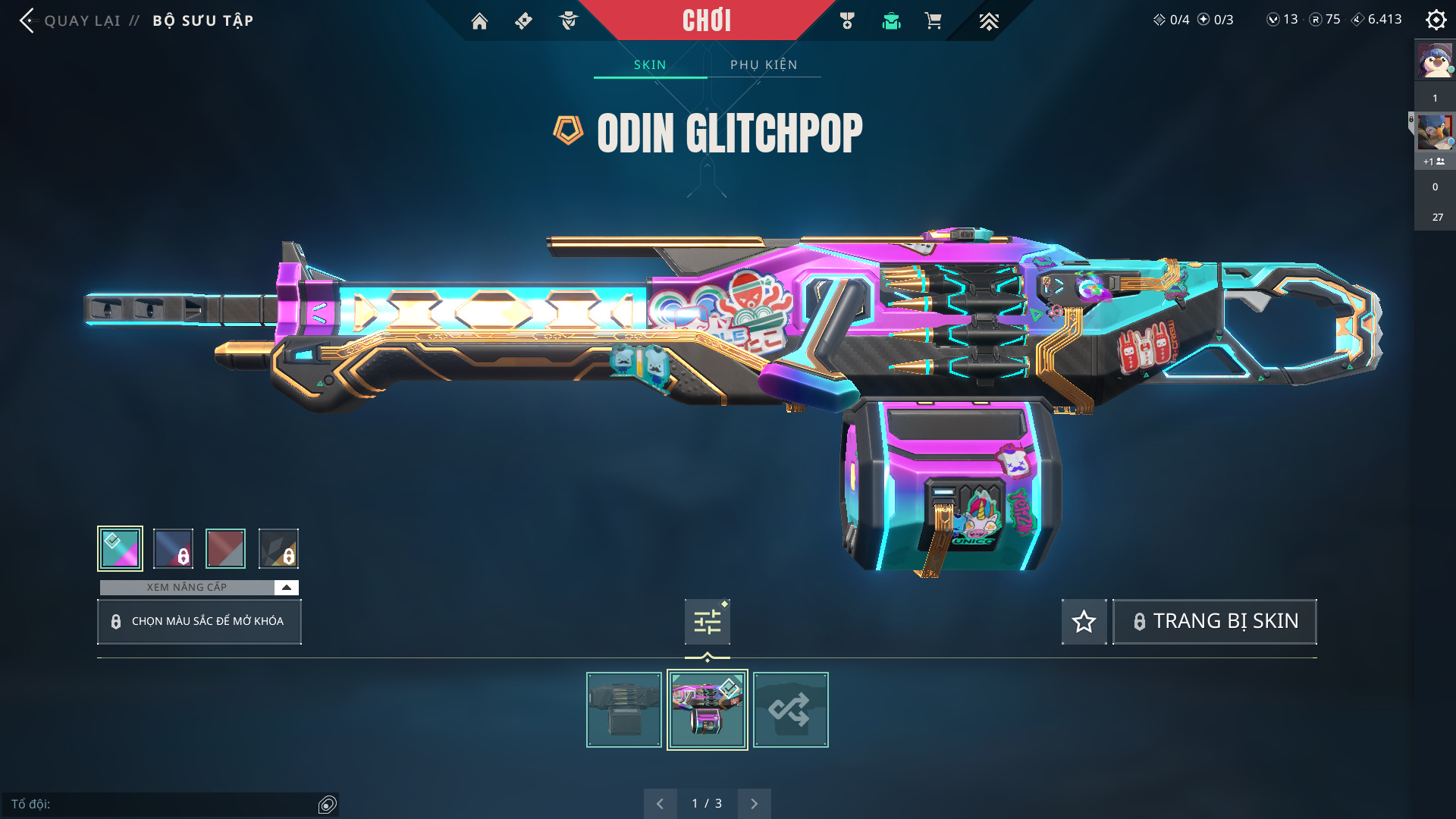The image size is (1456, 819).
Task: Select the SKIN tab
Action: [650, 65]
